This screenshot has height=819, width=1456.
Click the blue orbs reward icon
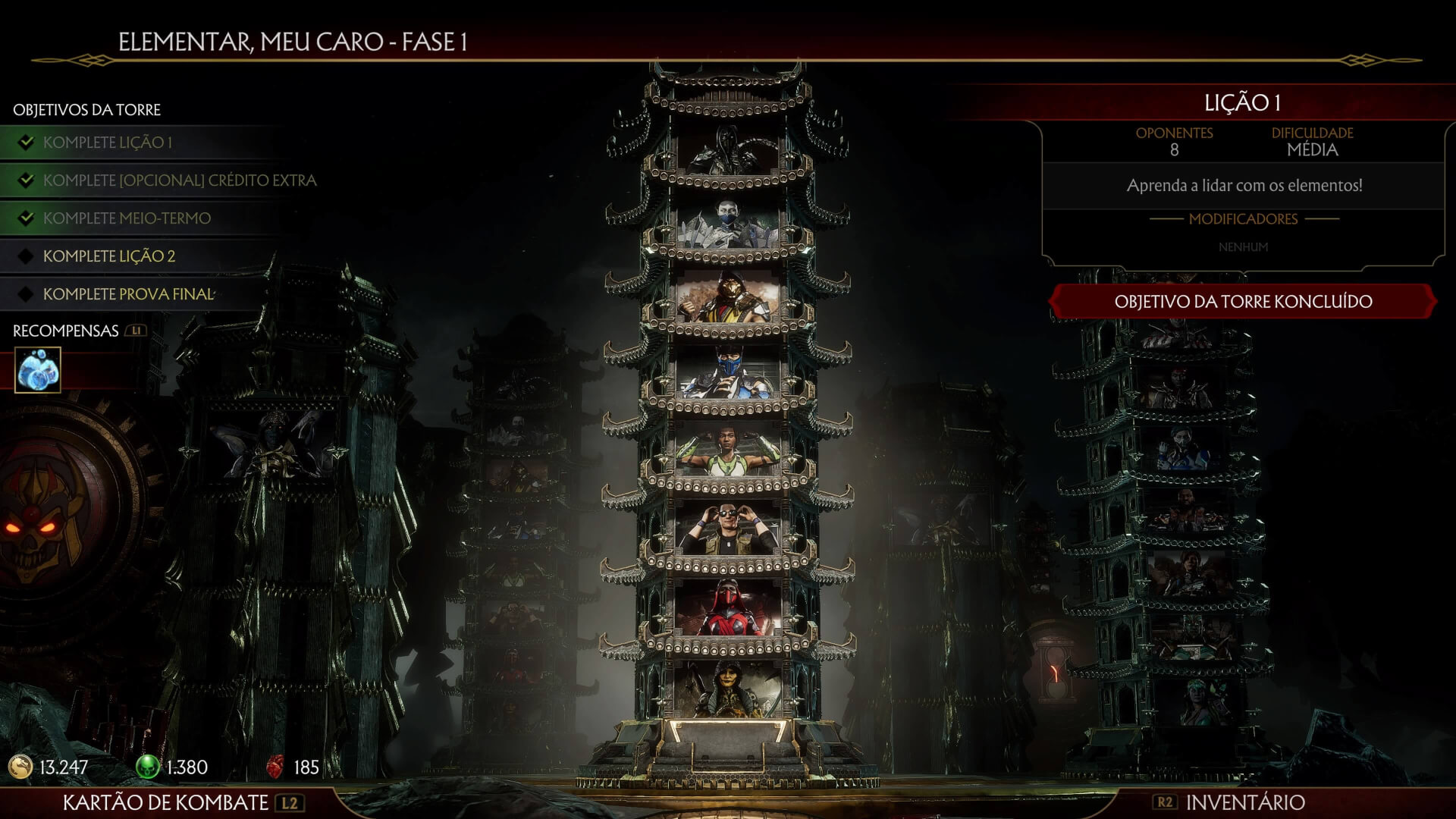tap(38, 371)
